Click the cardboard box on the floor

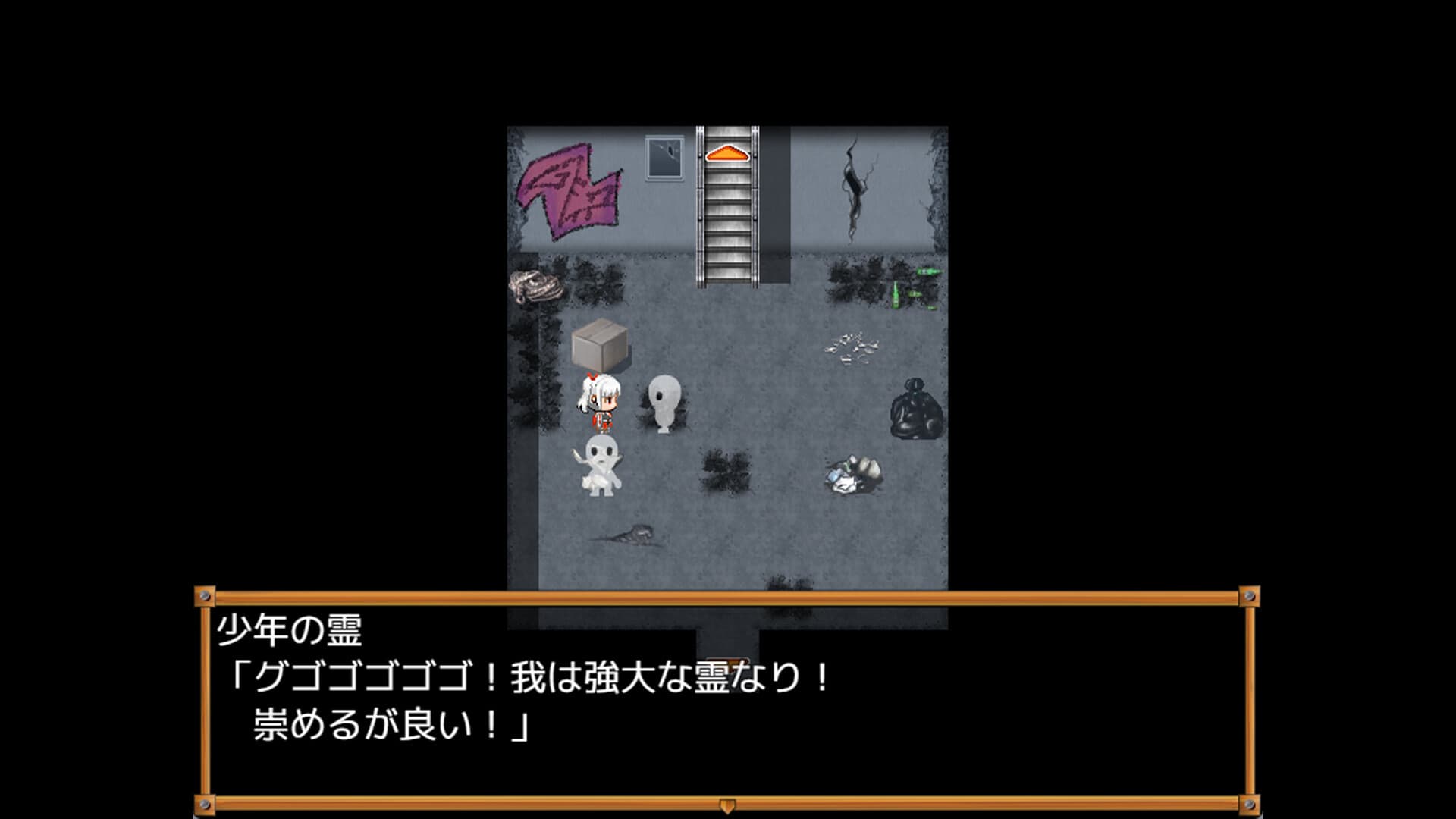tap(599, 345)
